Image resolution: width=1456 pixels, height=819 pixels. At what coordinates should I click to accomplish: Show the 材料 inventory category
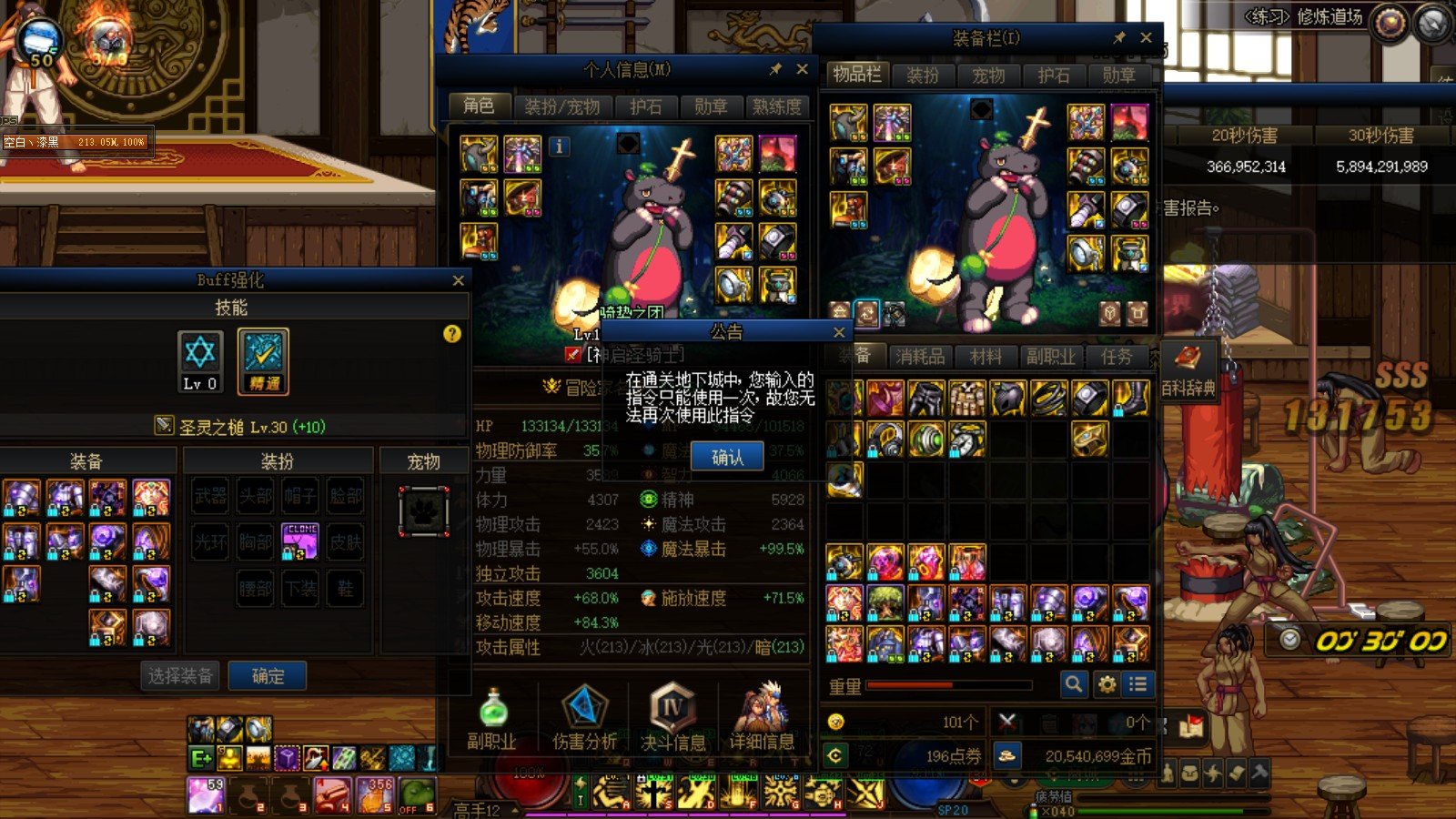click(x=986, y=357)
